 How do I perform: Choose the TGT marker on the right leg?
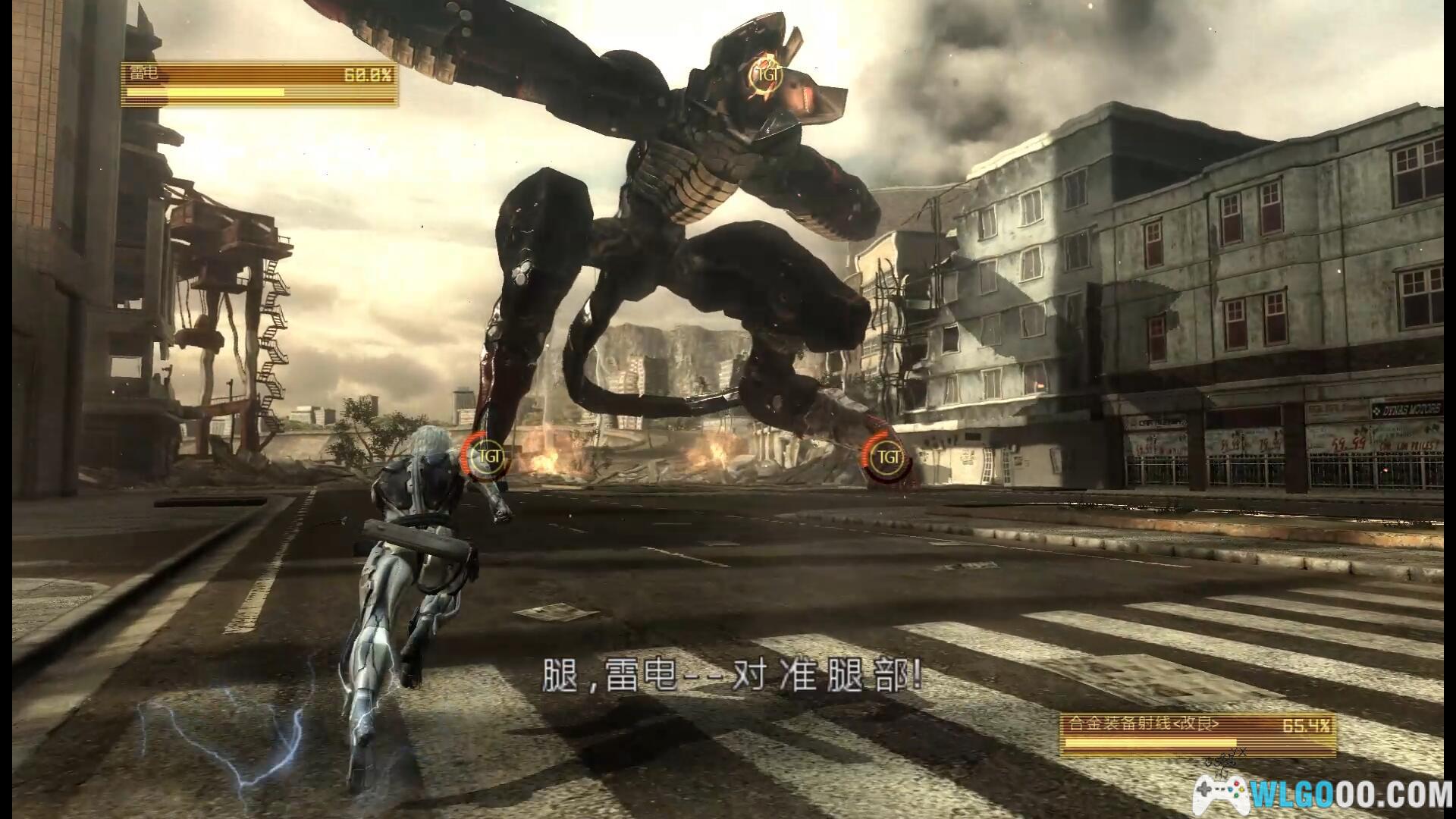click(886, 457)
